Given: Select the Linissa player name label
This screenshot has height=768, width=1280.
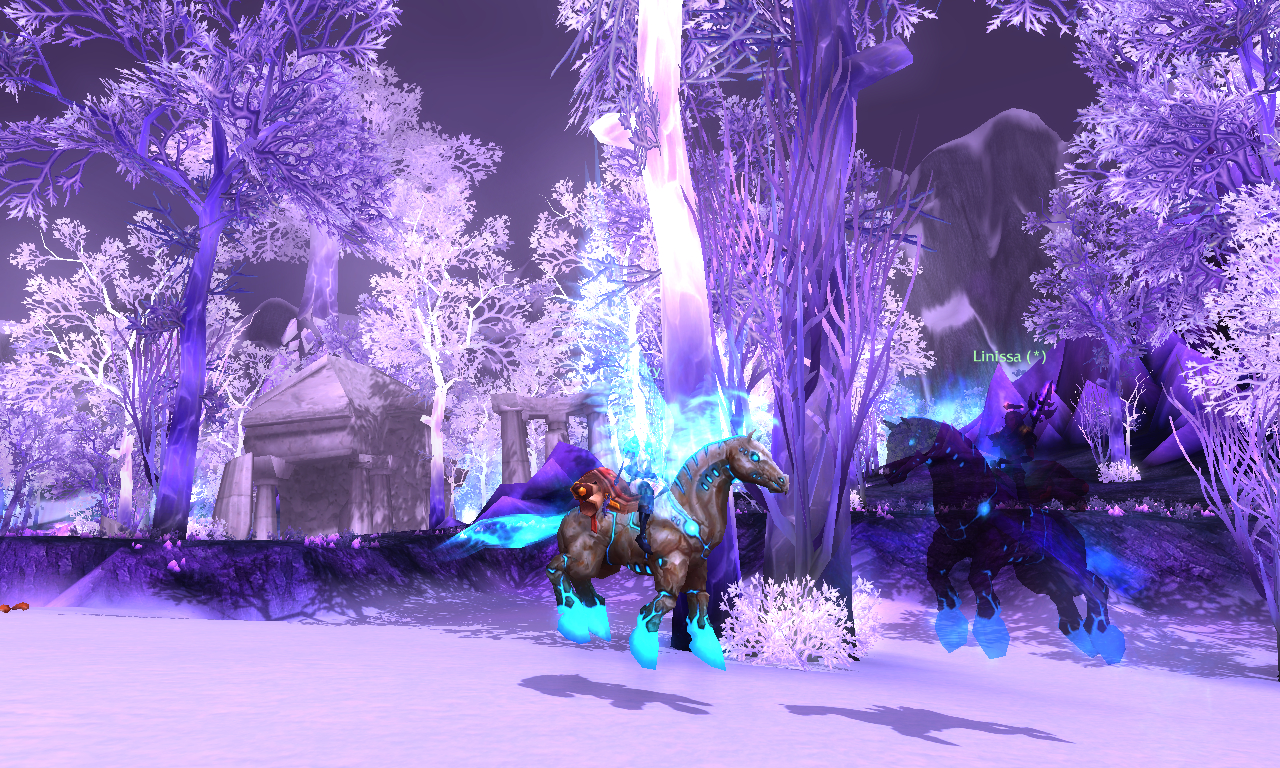Looking at the screenshot, I should 1010,356.
